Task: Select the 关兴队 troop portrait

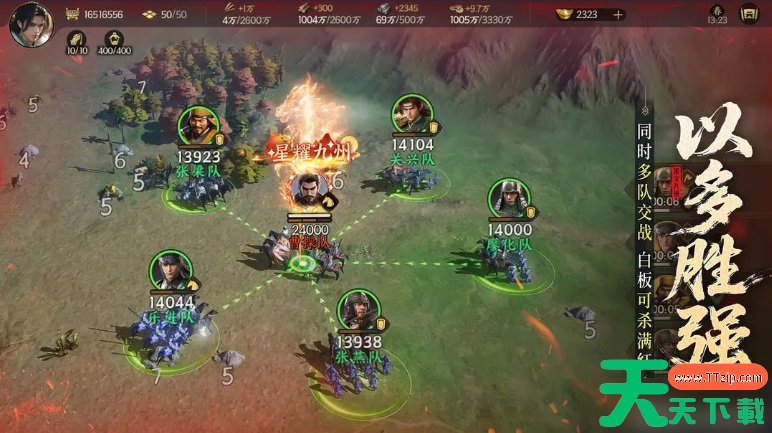Action: tap(412, 115)
